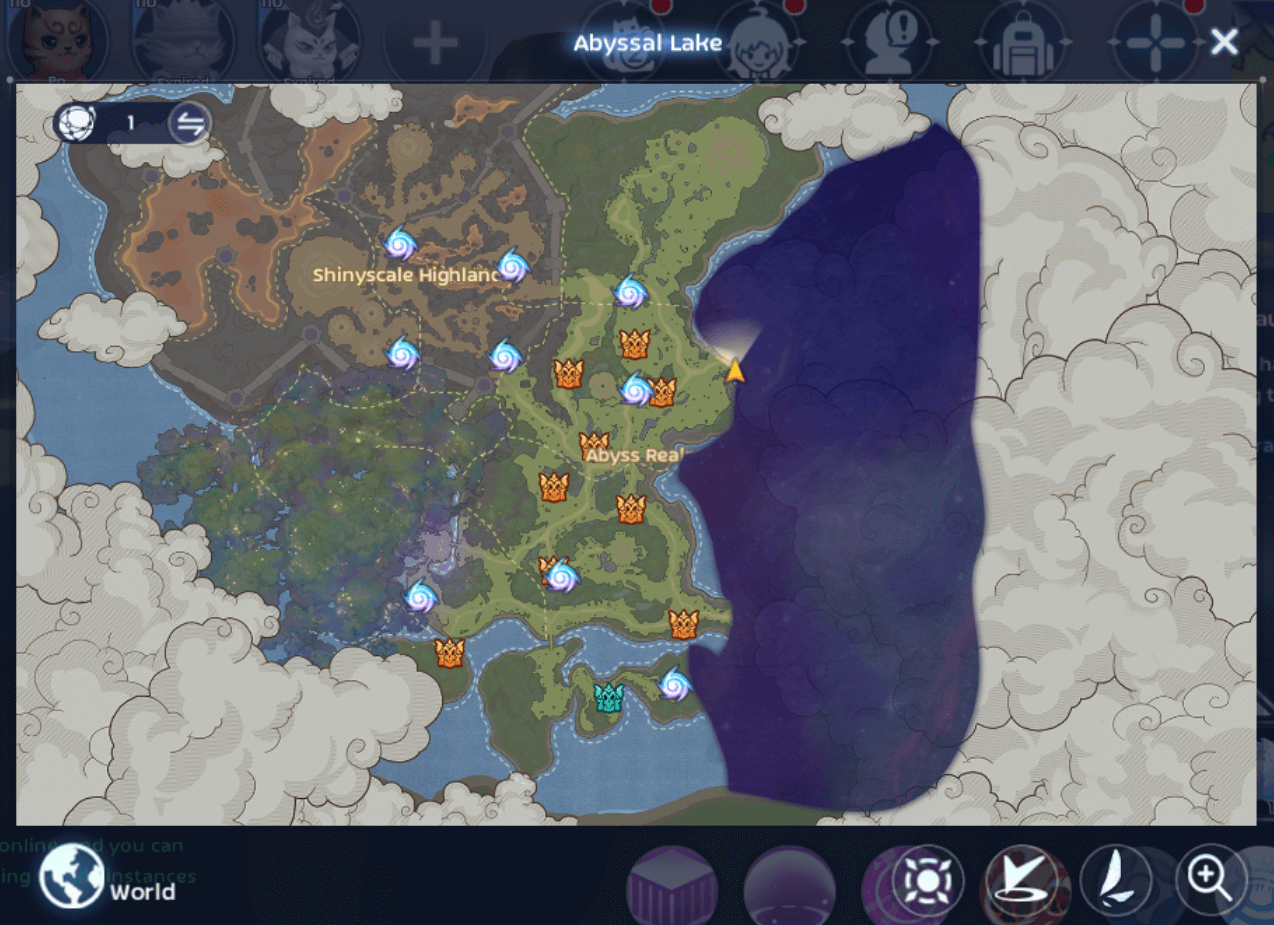Open the World map view

tap(72, 878)
